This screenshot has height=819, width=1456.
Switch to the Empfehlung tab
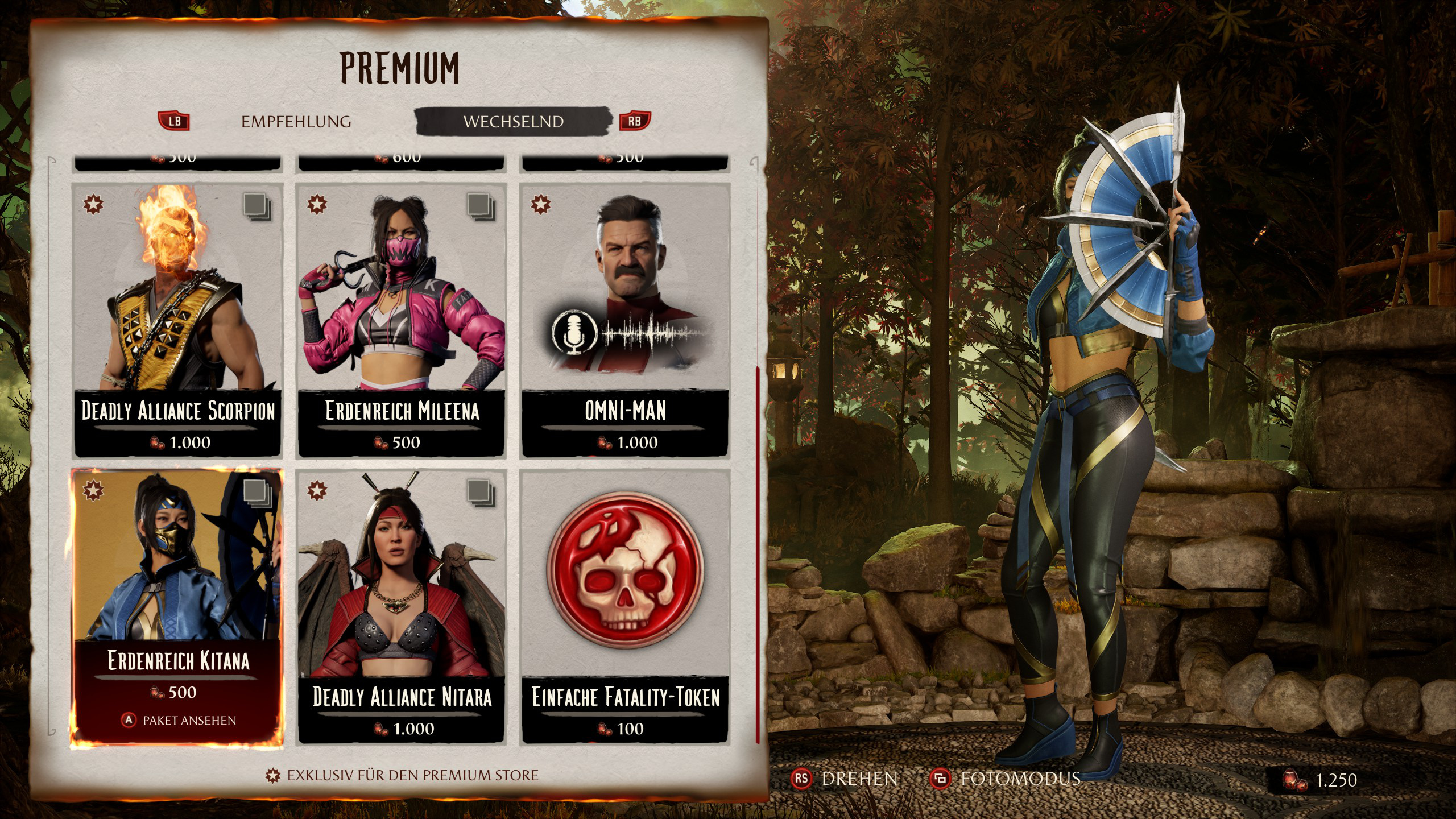pos(296,122)
